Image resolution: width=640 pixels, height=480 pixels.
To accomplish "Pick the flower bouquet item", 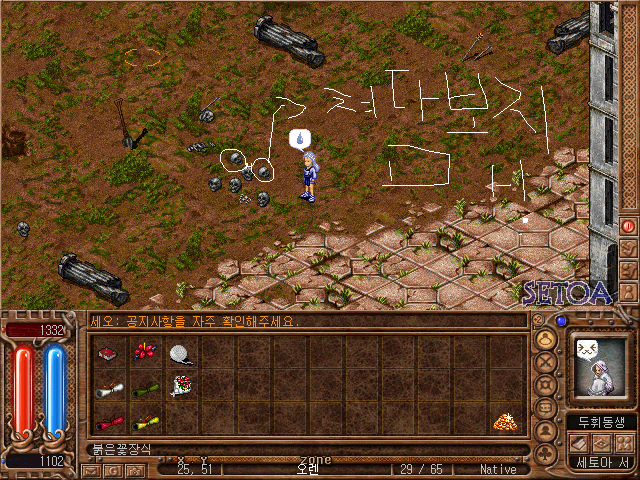I will [x=180, y=386].
